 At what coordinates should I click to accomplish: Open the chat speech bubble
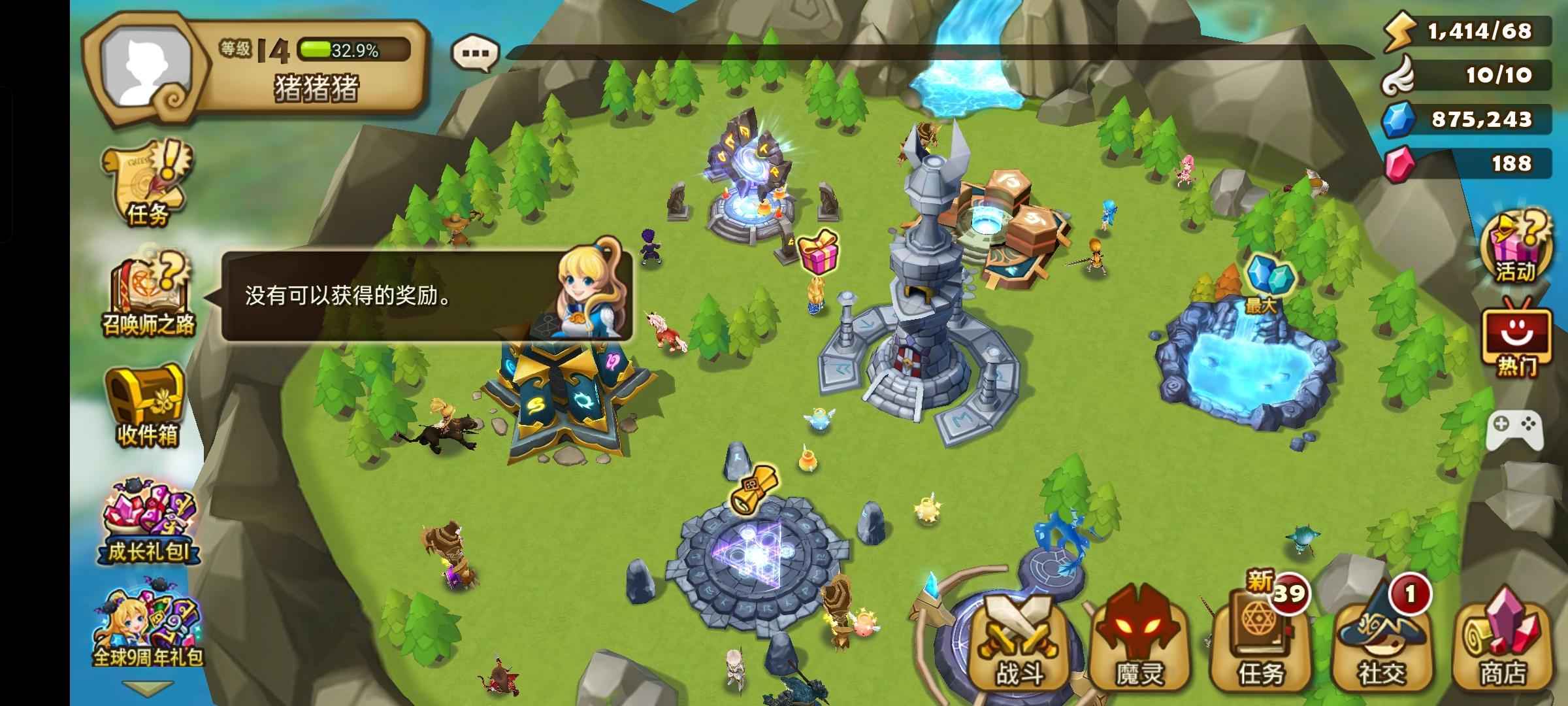click(476, 52)
